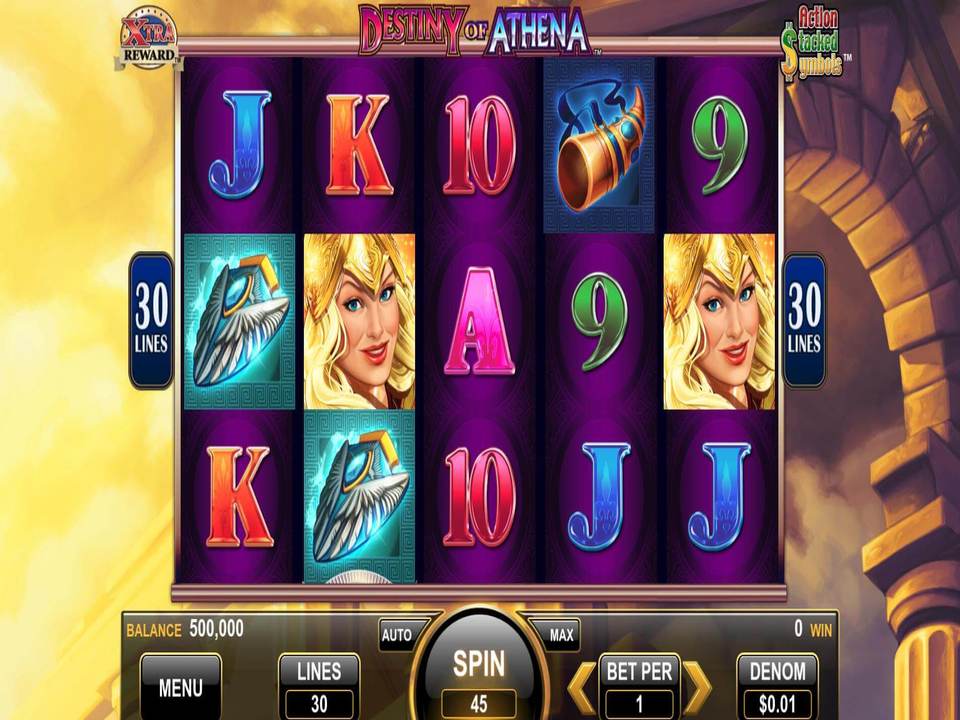Turn on AUTO spin

(x=396, y=634)
